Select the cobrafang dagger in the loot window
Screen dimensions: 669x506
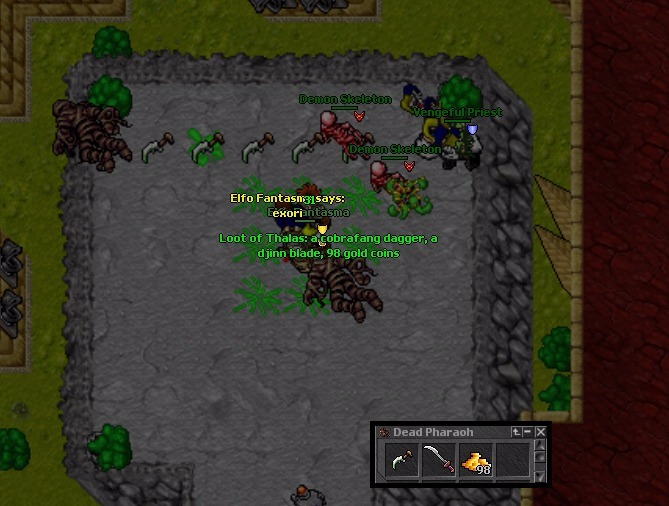tap(401, 461)
